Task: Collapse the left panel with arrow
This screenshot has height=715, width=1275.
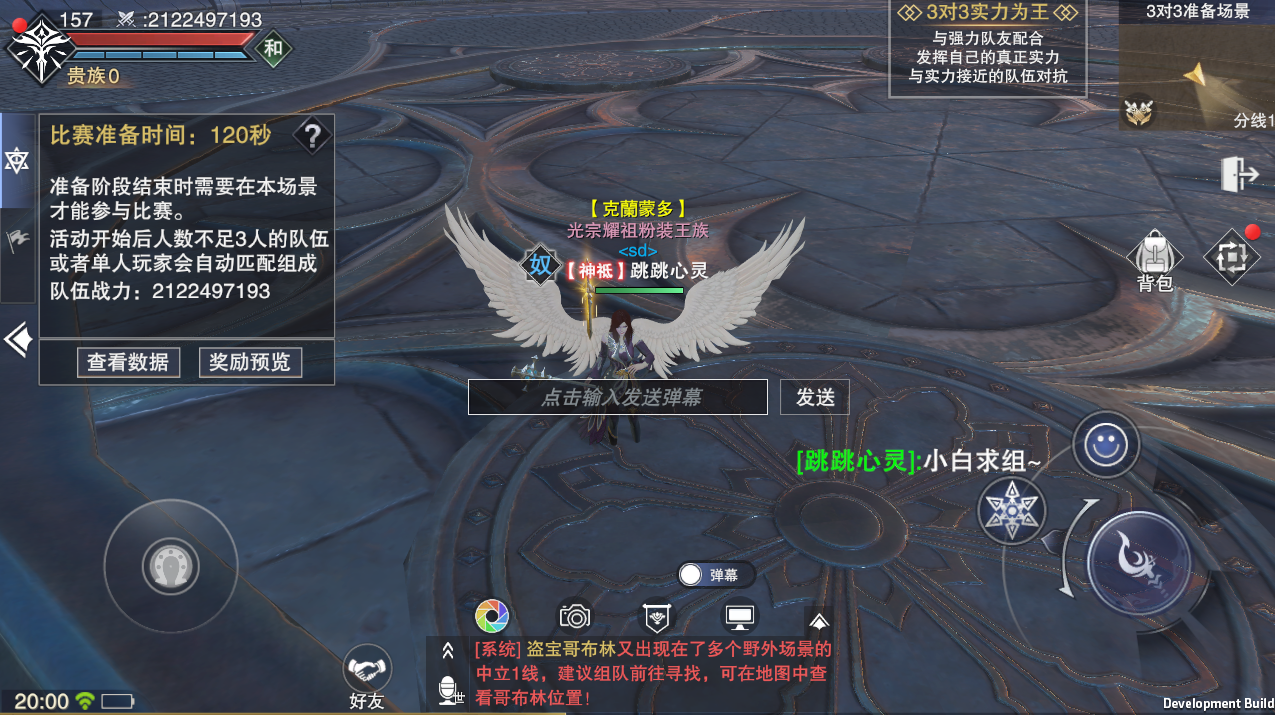Action: tap(17, 340)
